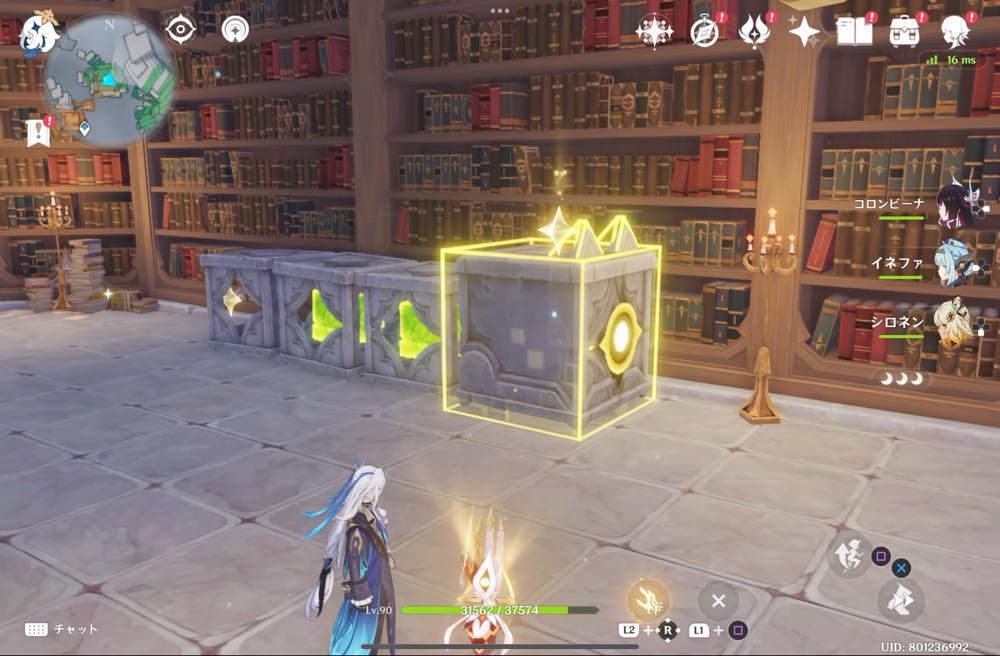Toggle the eye-shaped Elemental Sight icon
Viewport: 1000px width, 656px height.
point(180,29)
